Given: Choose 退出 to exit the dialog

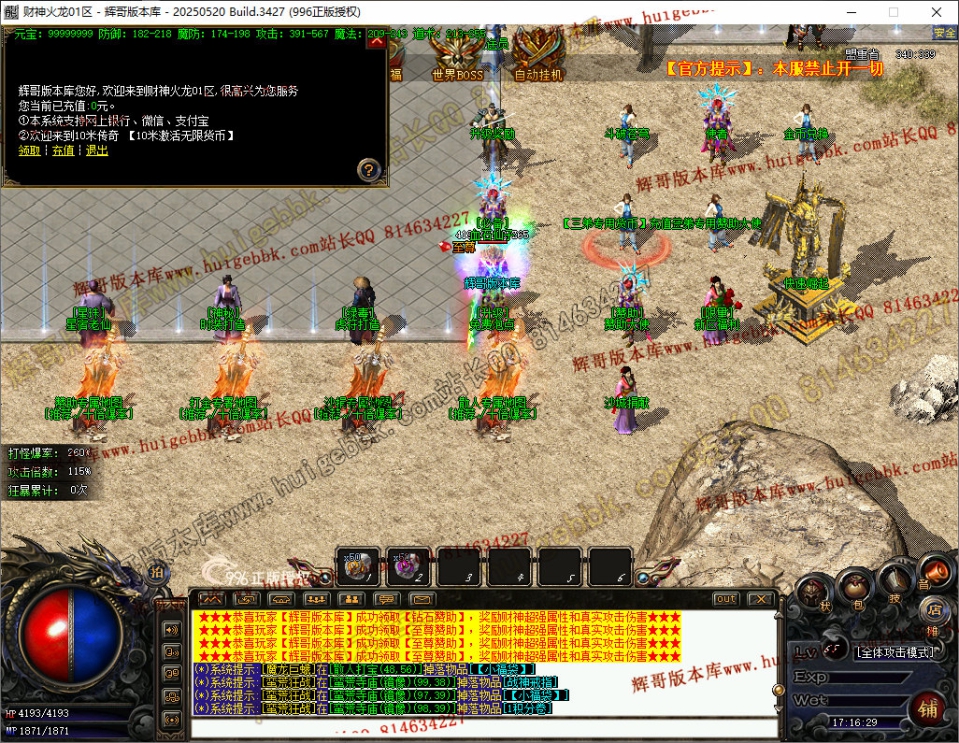Looking at the screenshot, I should click(96, 150).
